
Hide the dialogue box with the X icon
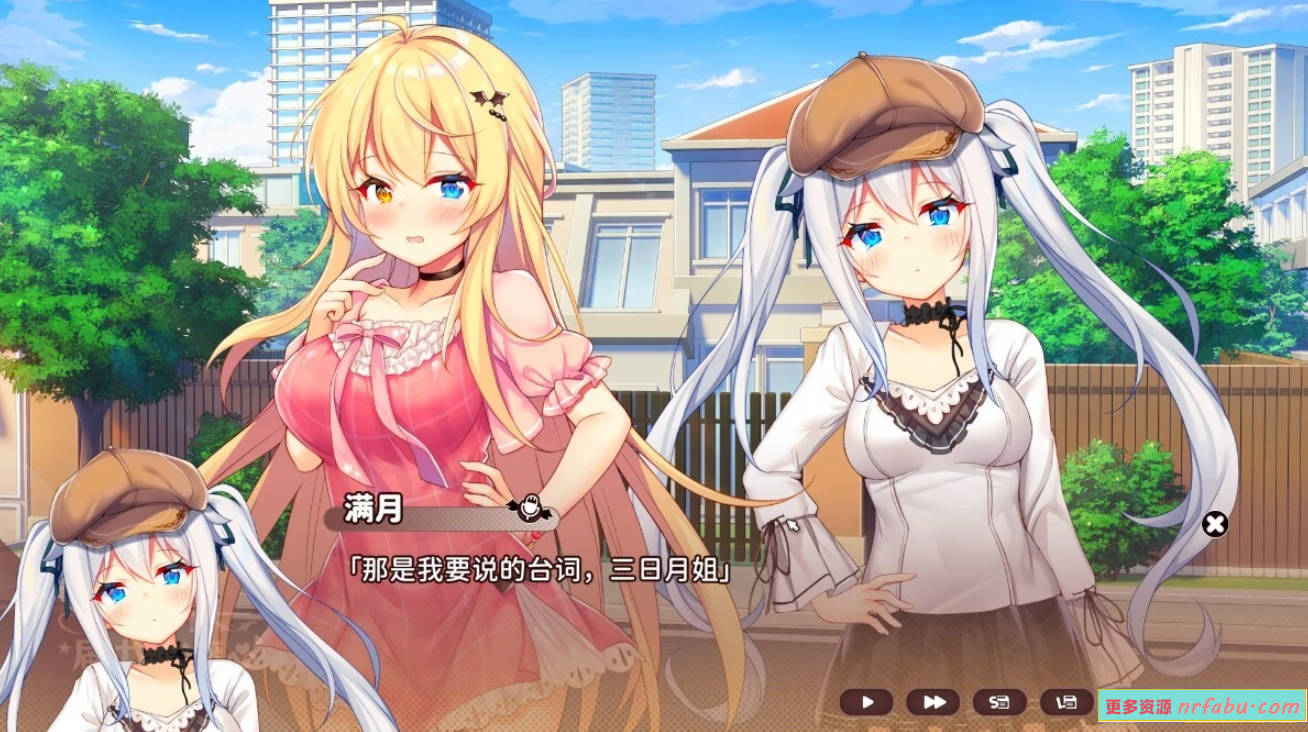1216,523
